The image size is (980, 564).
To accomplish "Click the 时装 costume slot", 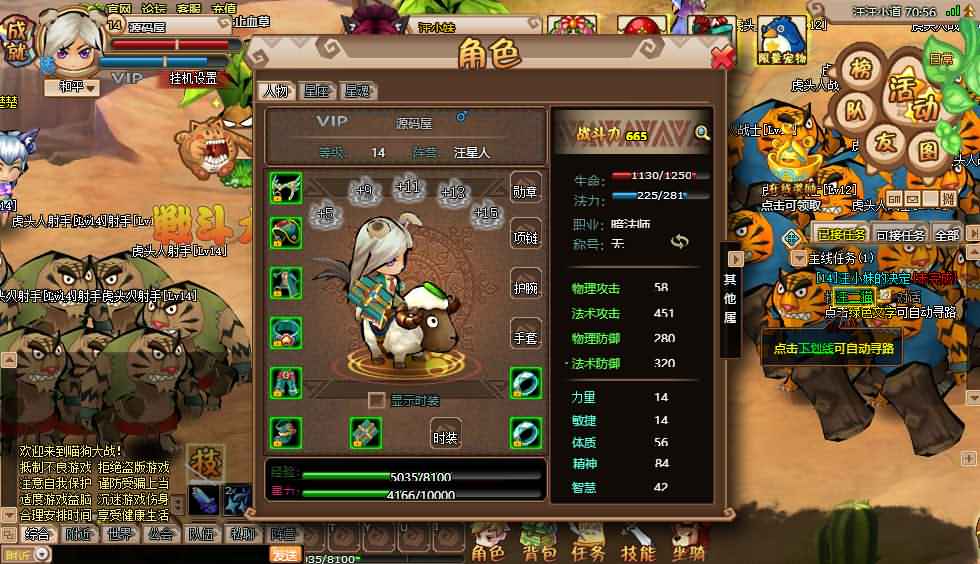I will (445, 435).
